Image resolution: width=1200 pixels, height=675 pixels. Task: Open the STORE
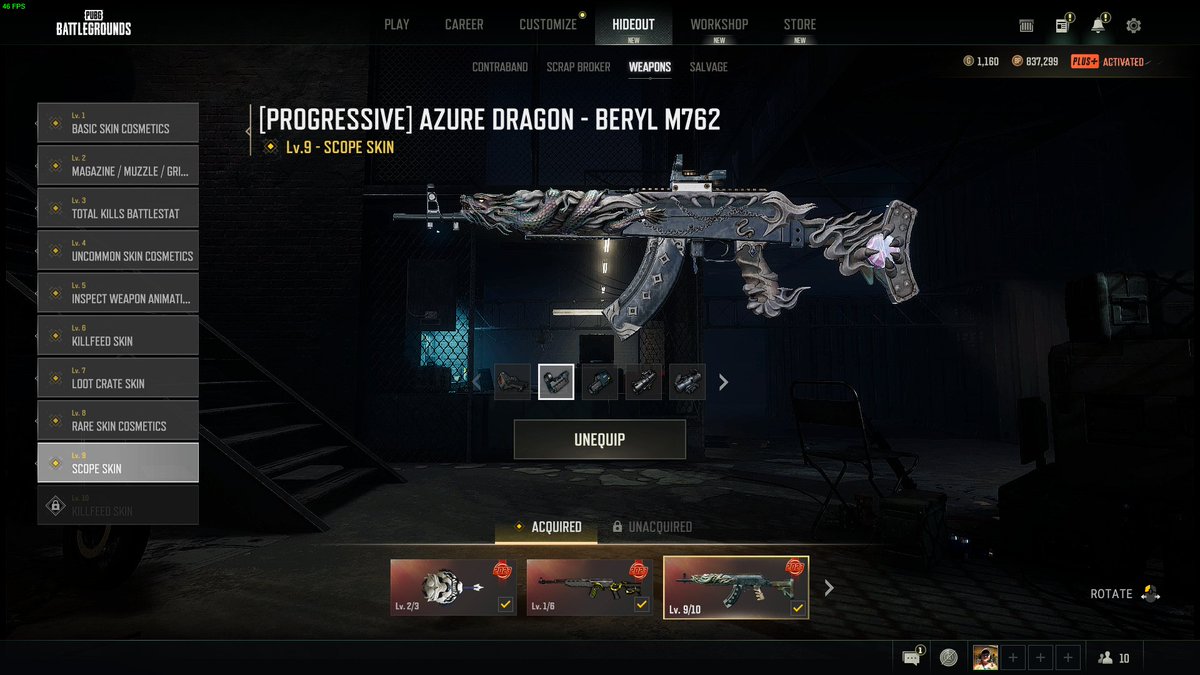(x=799, y=24)
